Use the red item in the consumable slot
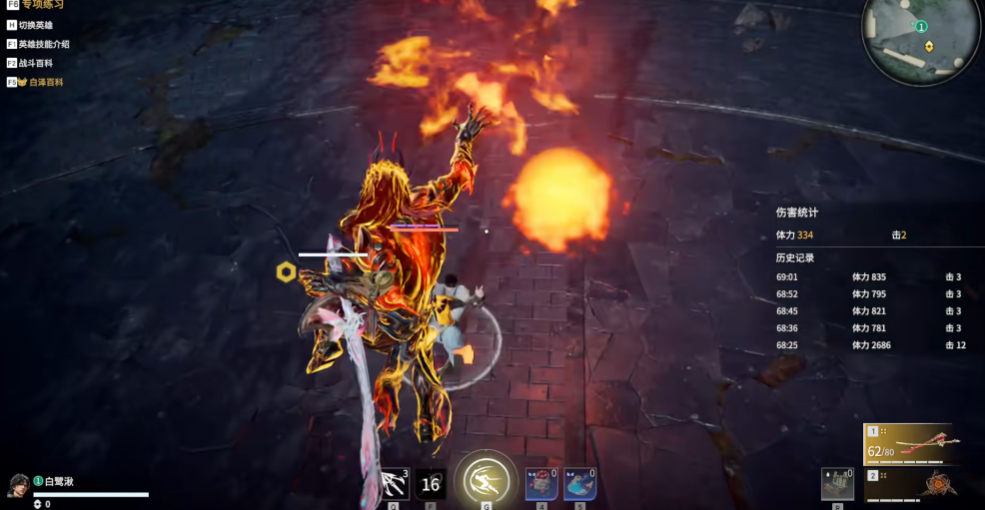 click(540, 483)
